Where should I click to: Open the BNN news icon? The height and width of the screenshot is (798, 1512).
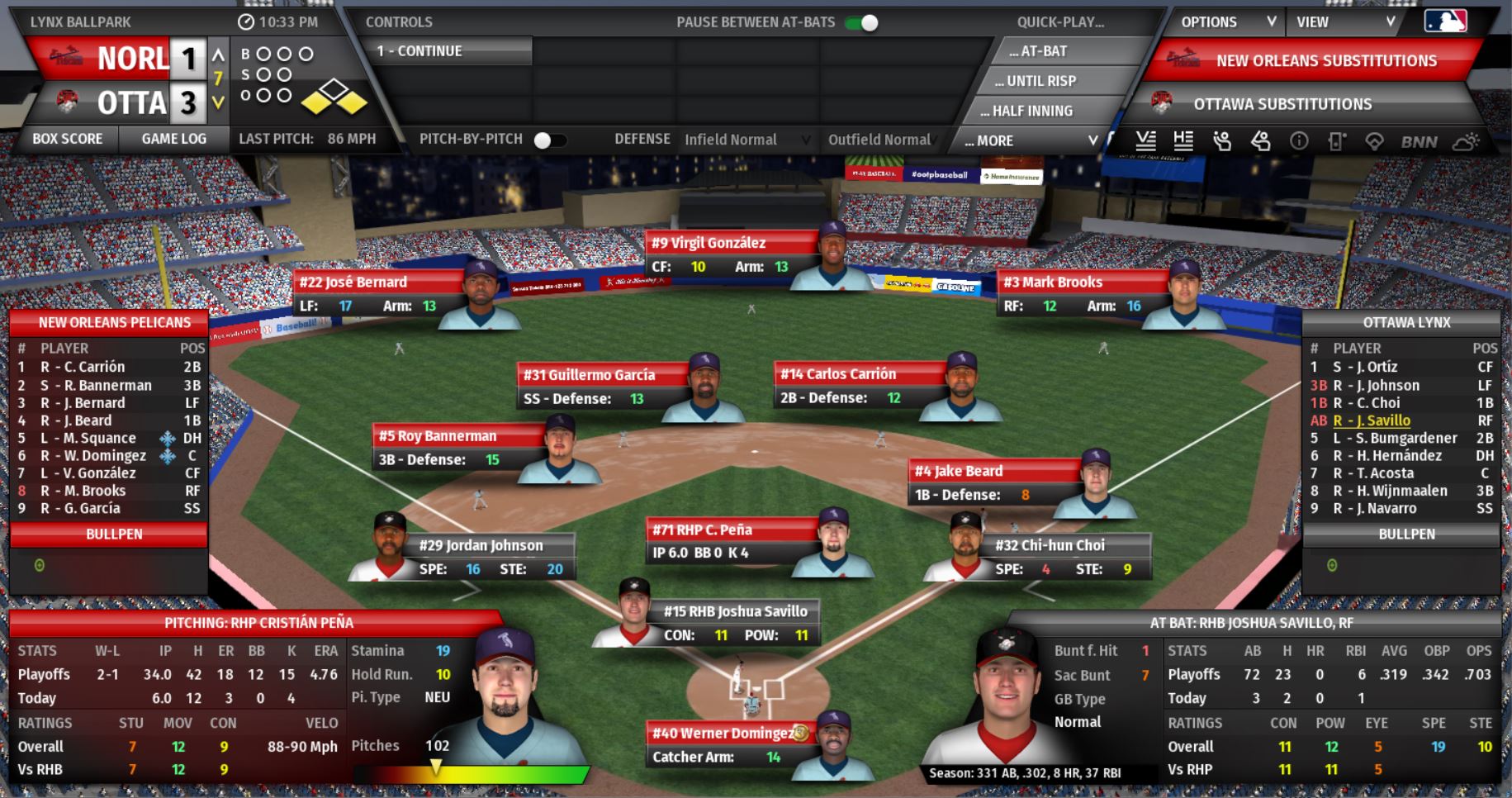tap(1419, 141)
